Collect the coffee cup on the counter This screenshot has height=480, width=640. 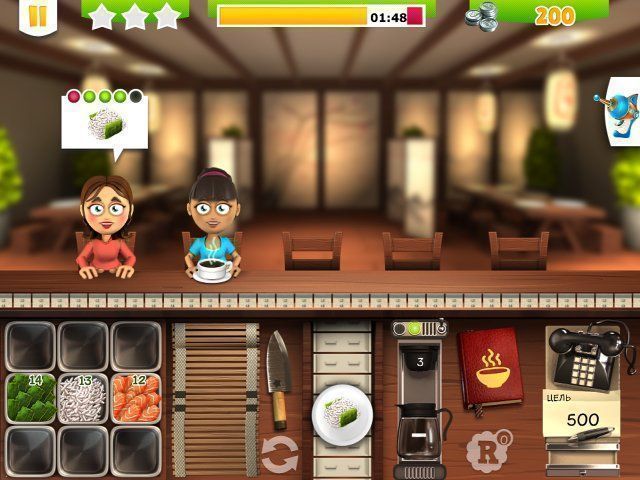point(214,268)
